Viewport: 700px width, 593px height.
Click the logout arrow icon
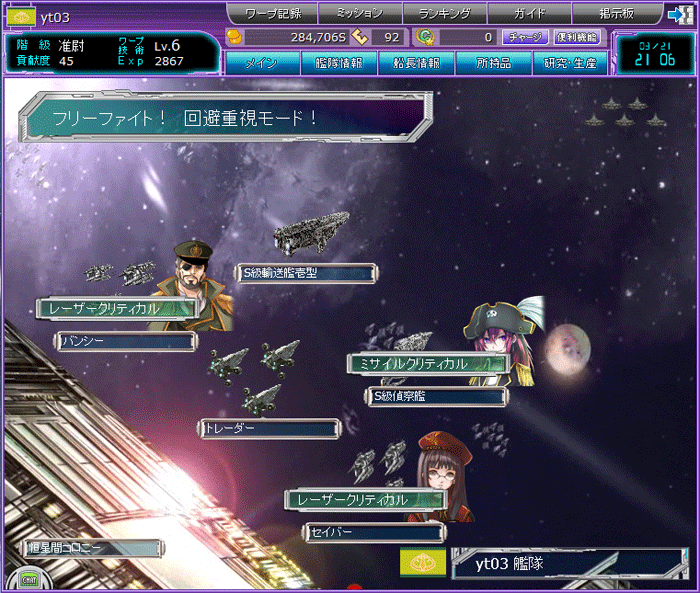678,13
